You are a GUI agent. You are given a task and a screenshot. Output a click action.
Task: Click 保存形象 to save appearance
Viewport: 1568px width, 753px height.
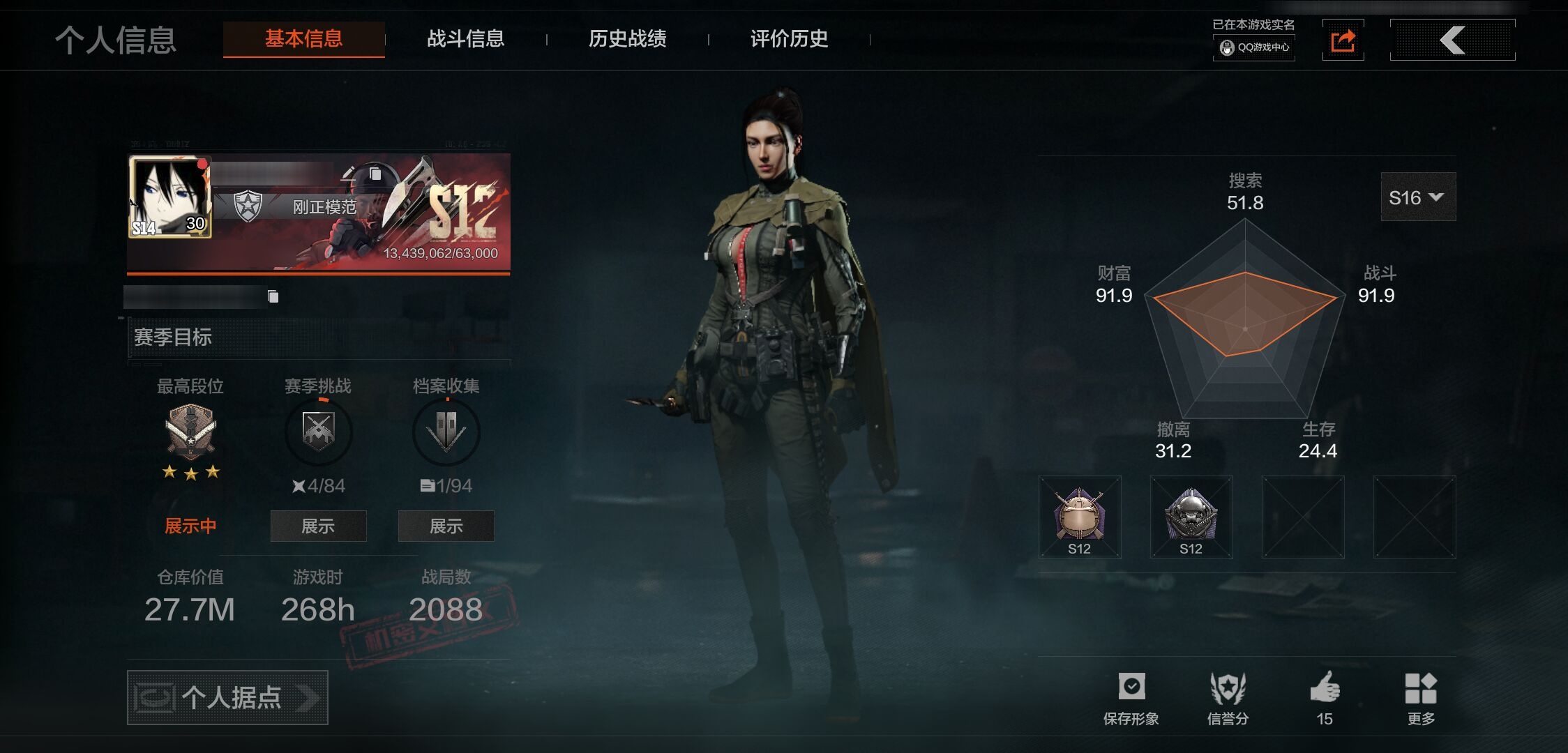click(x=1131, y=697)
